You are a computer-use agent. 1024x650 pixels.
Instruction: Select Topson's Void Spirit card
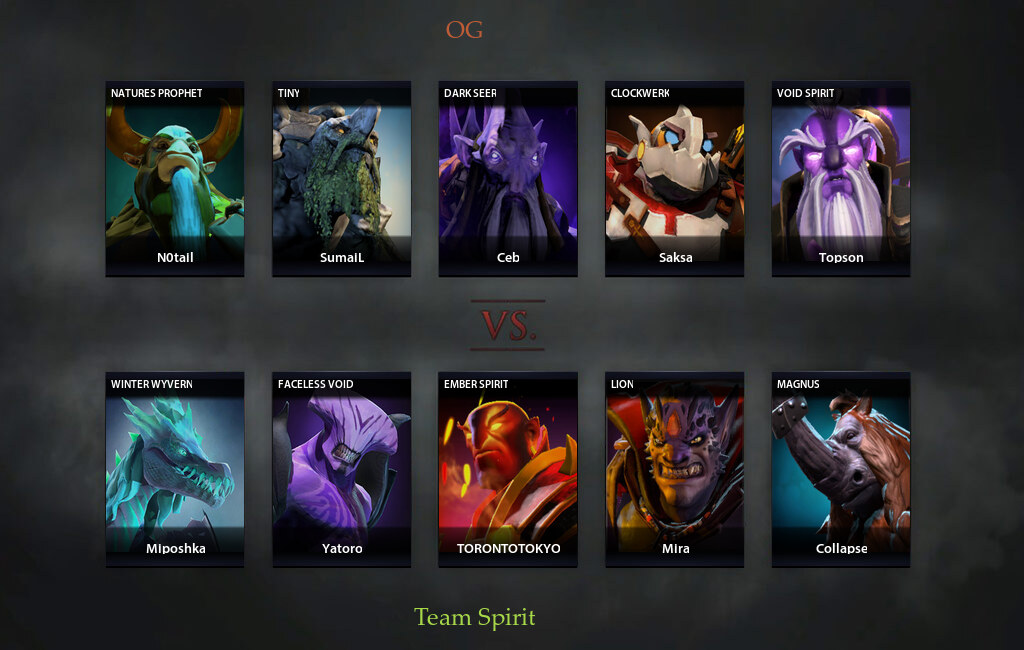(841, 178)
